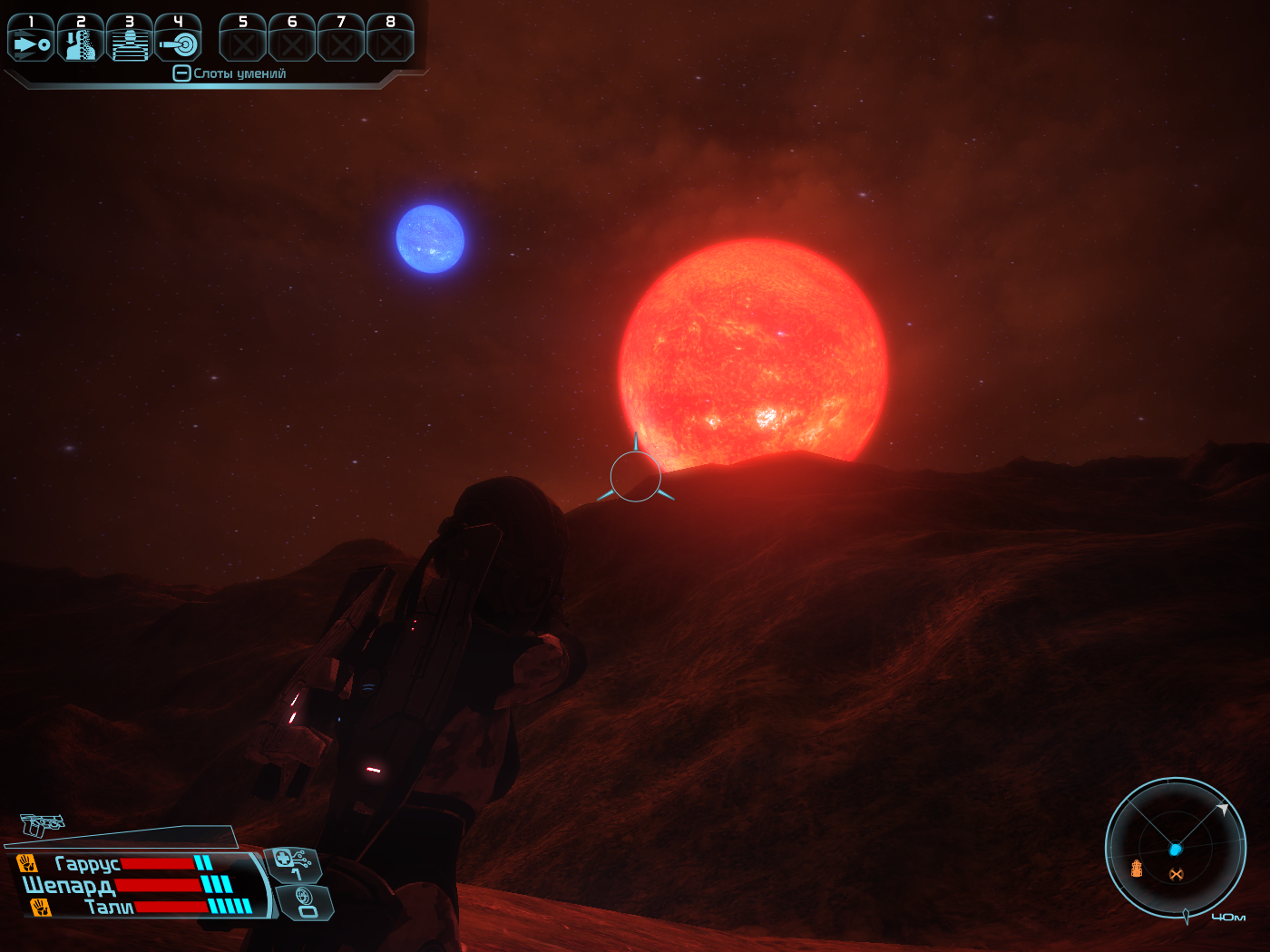Select the grenade counter icon
The height and width of the screenshot is (952, 1270).
click(306, 902)
